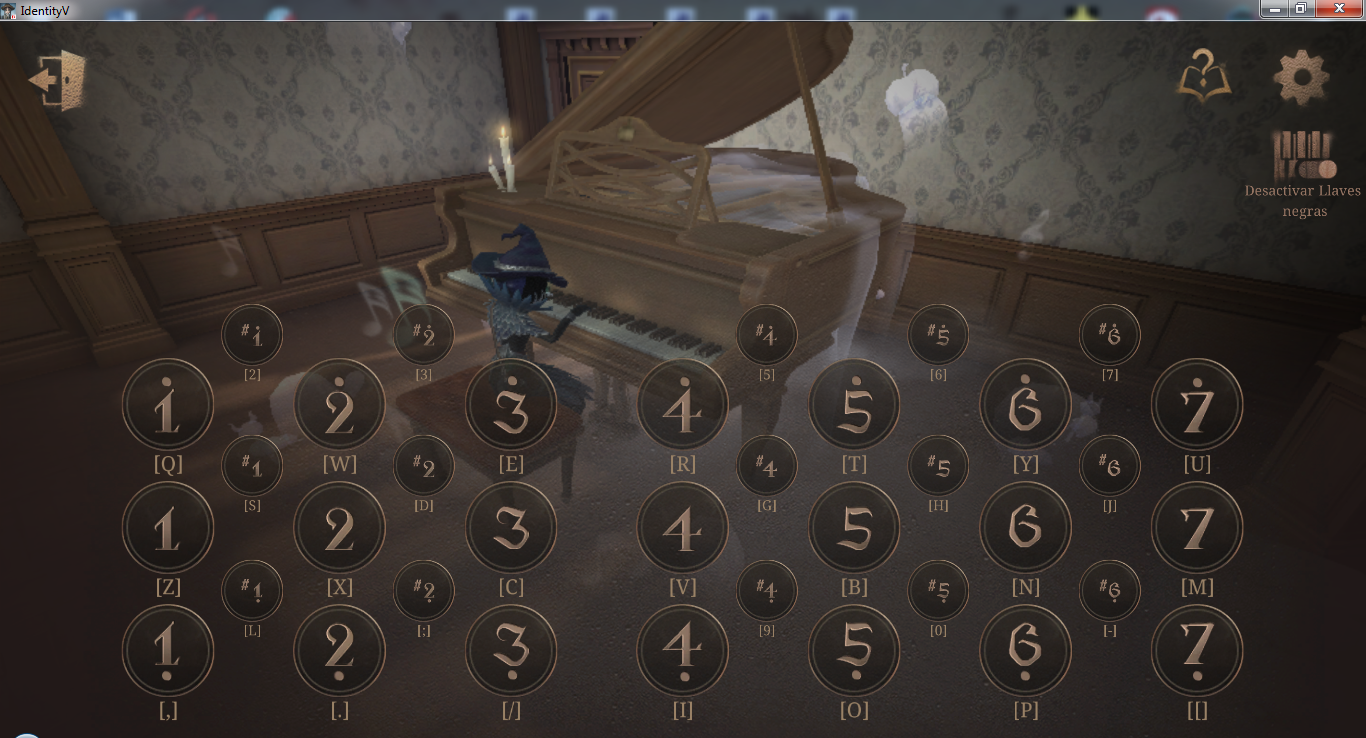1366x738 pixels.
Task: Play the sharp note #4 marked [9]
Action: click(767, 590)
